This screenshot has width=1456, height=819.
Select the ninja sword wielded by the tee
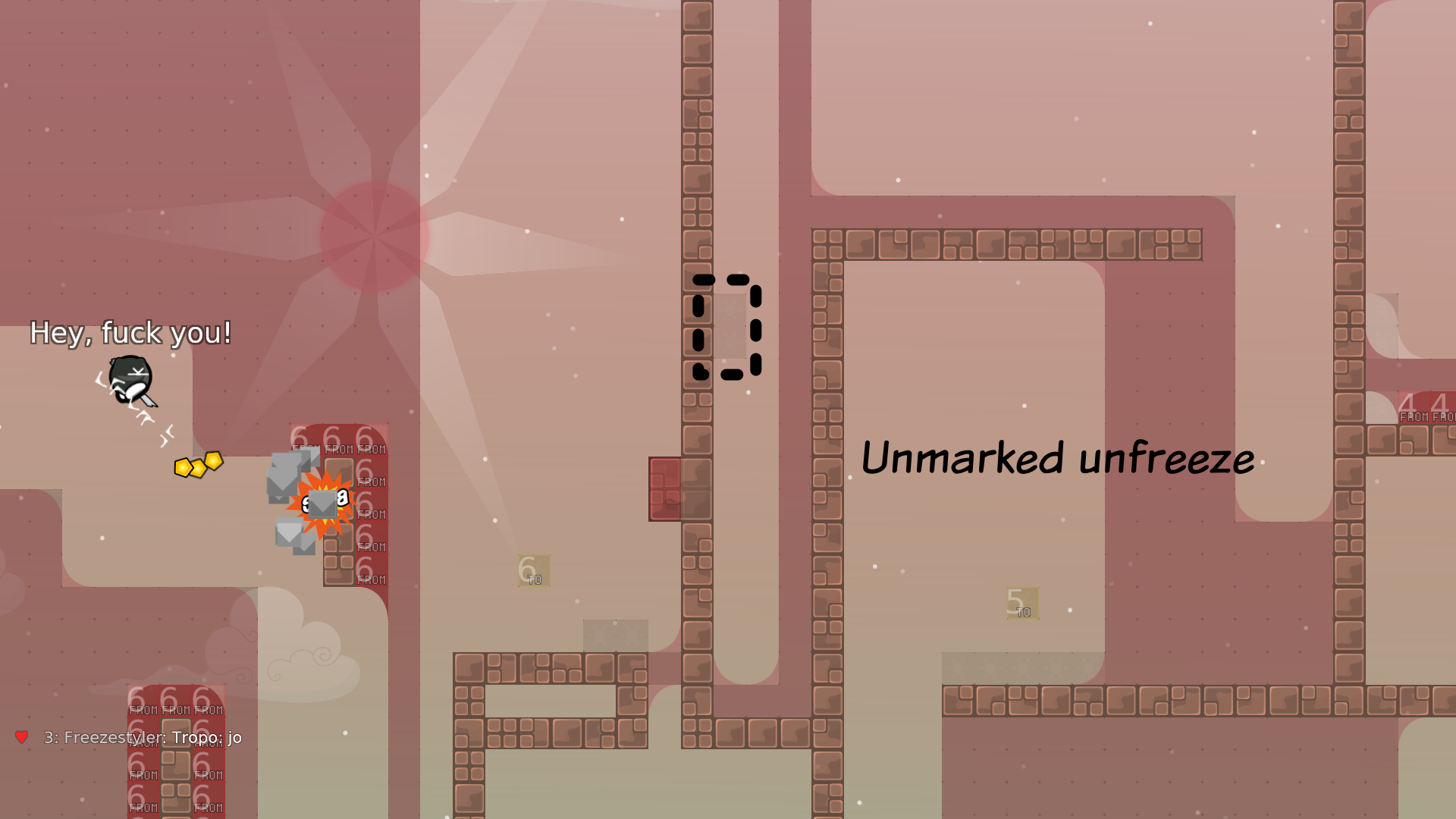(x=149, y=400)
